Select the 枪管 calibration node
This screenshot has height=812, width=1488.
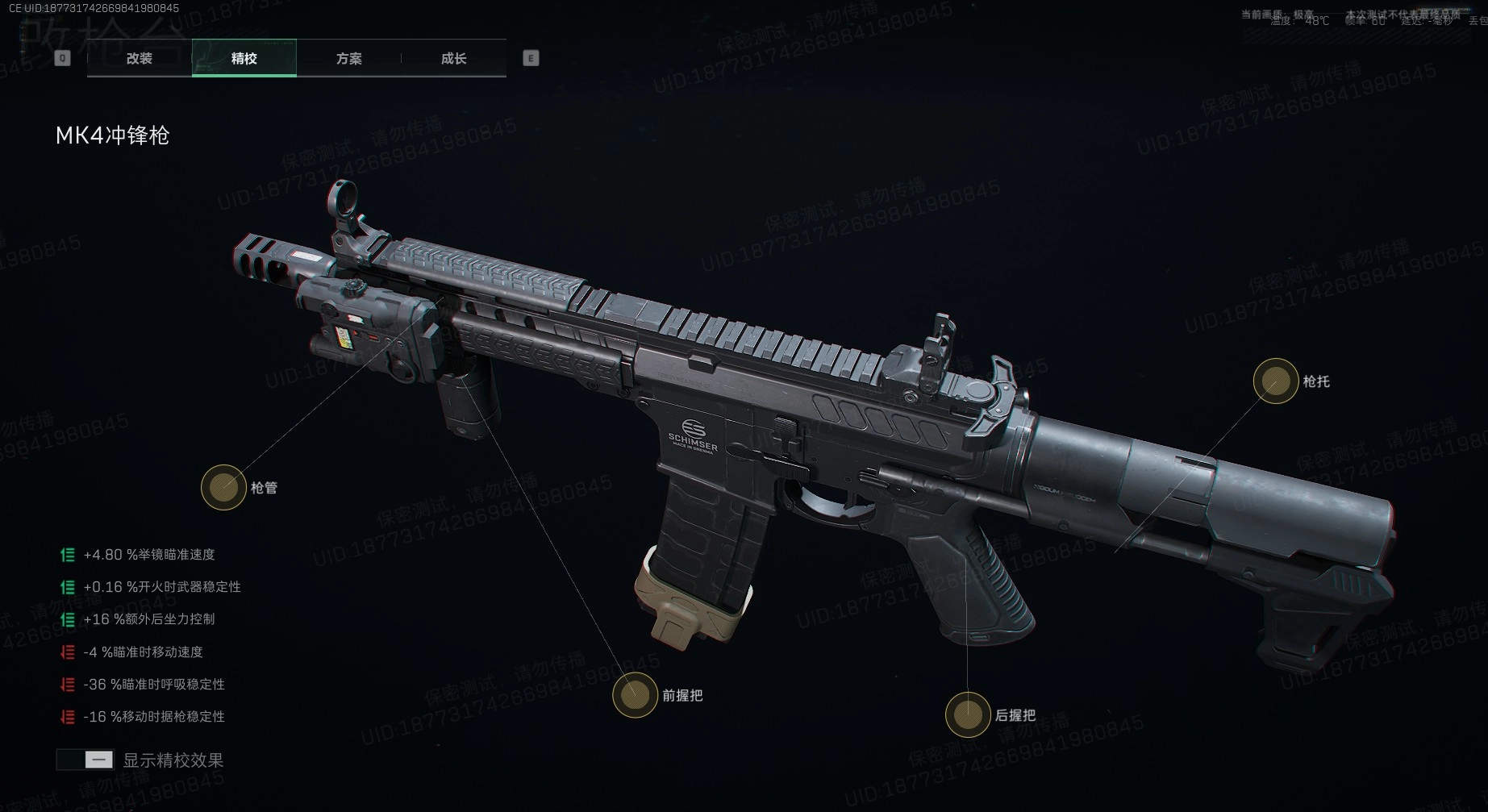pos(223,487)
